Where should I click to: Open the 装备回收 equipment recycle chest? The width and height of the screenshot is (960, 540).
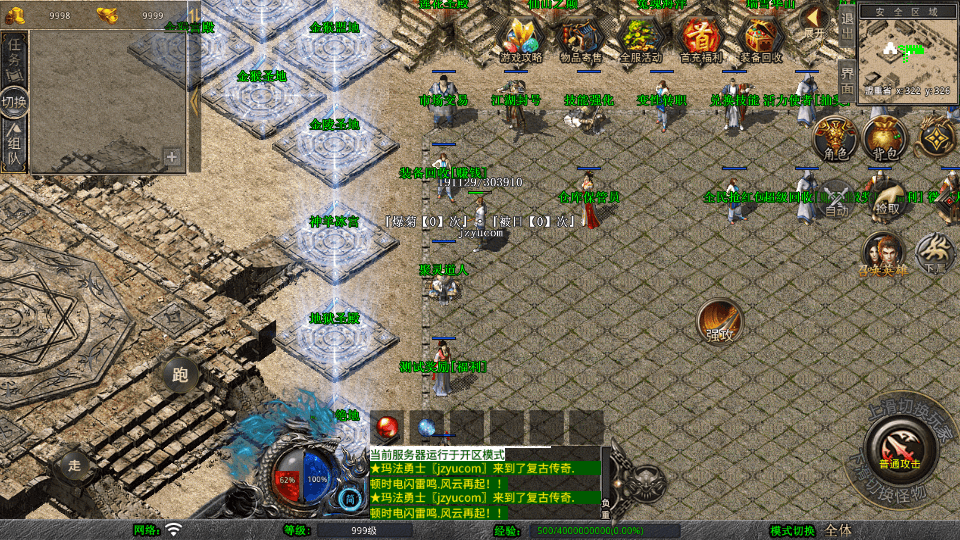click(763, 40)
